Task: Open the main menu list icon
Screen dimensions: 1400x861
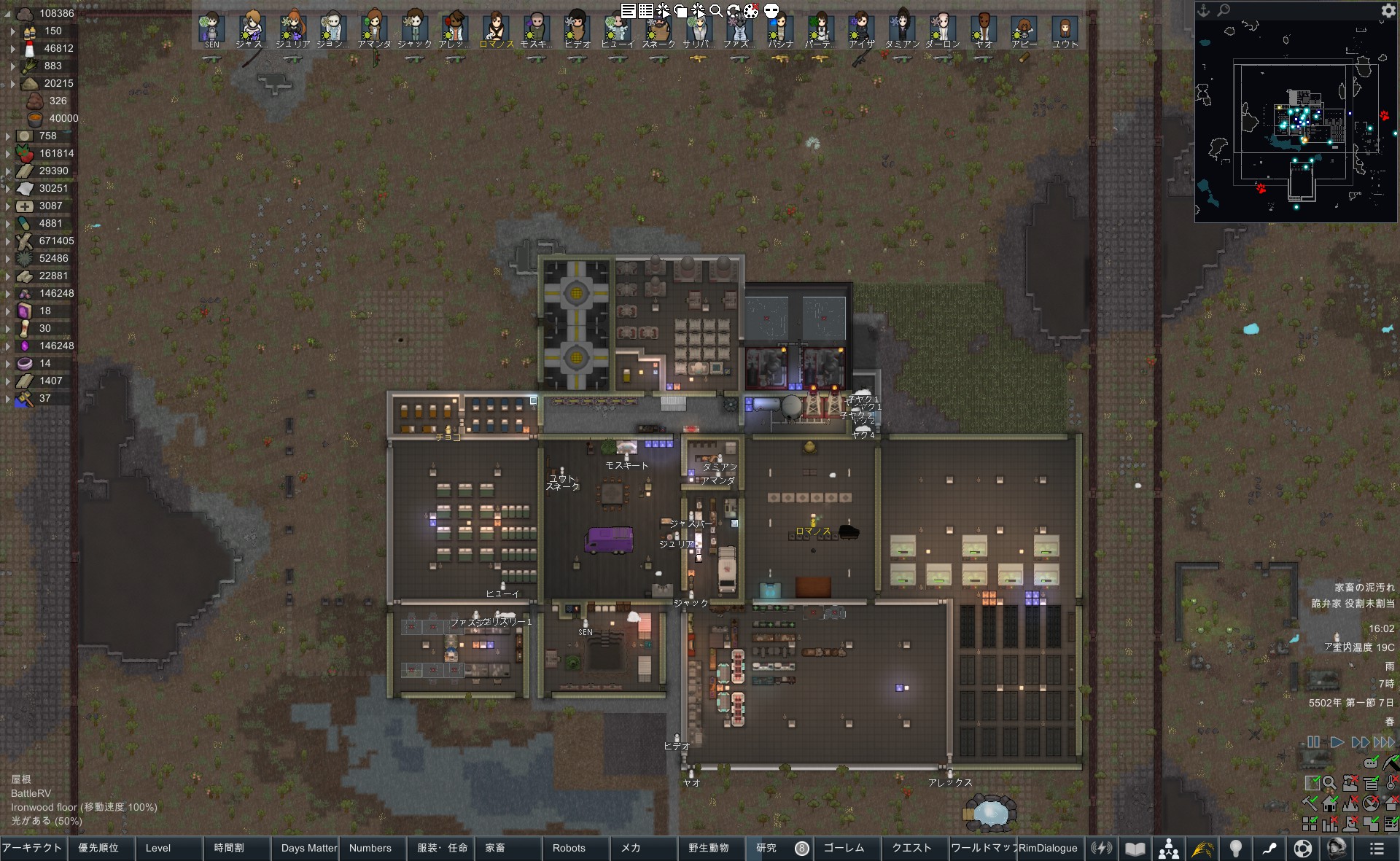Action: pos(1377,849)
